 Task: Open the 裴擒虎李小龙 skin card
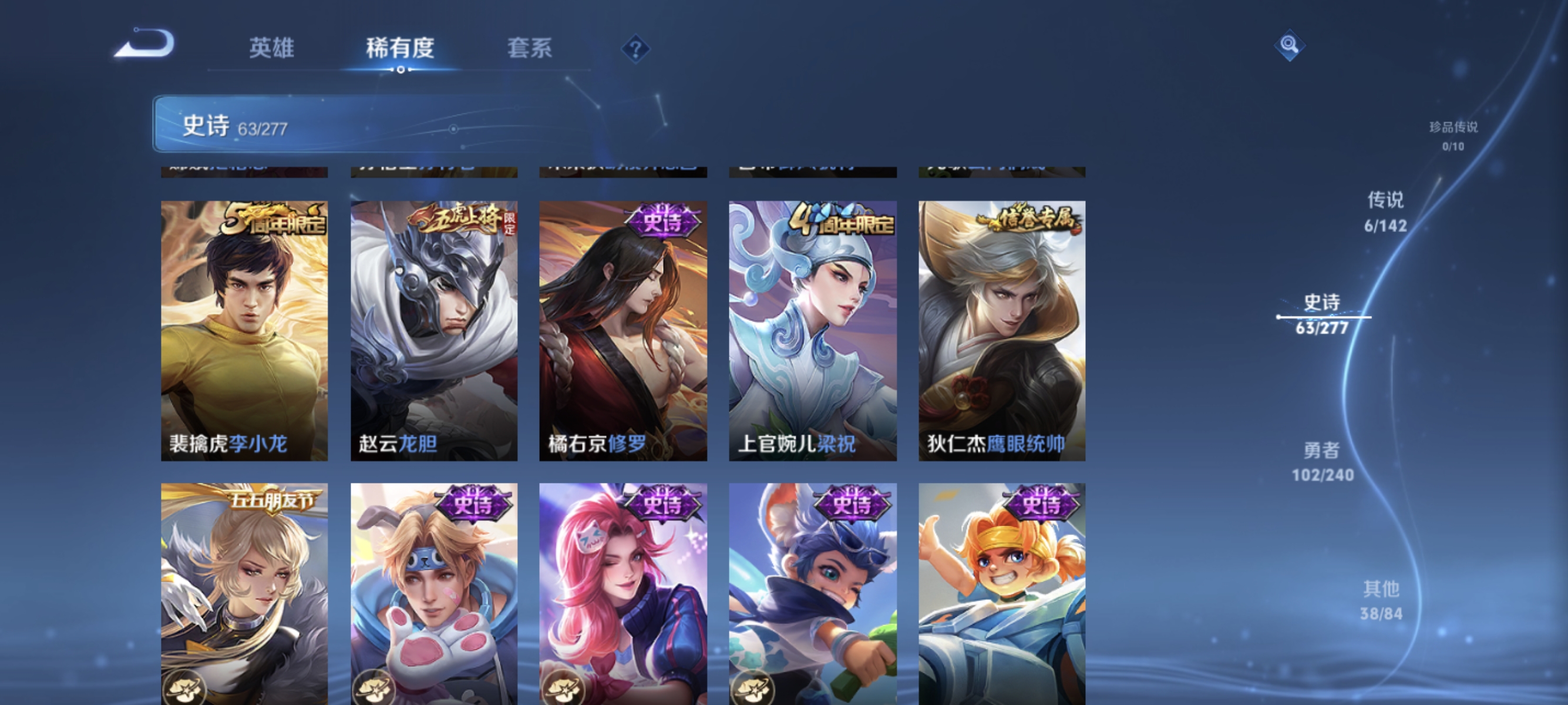point(244,329)
